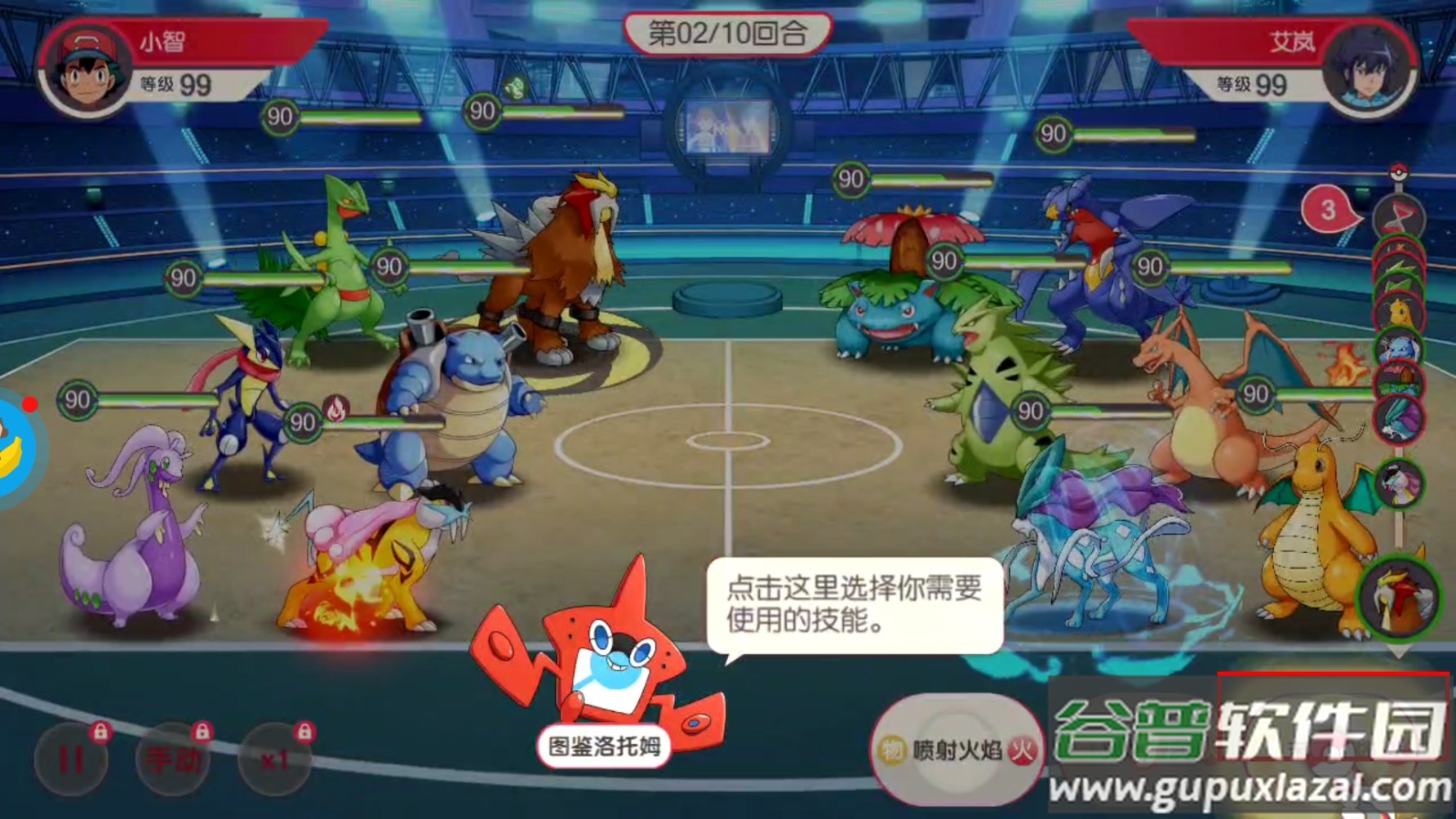
Task: Change the x1 battle speed
Action: point(274,759)
